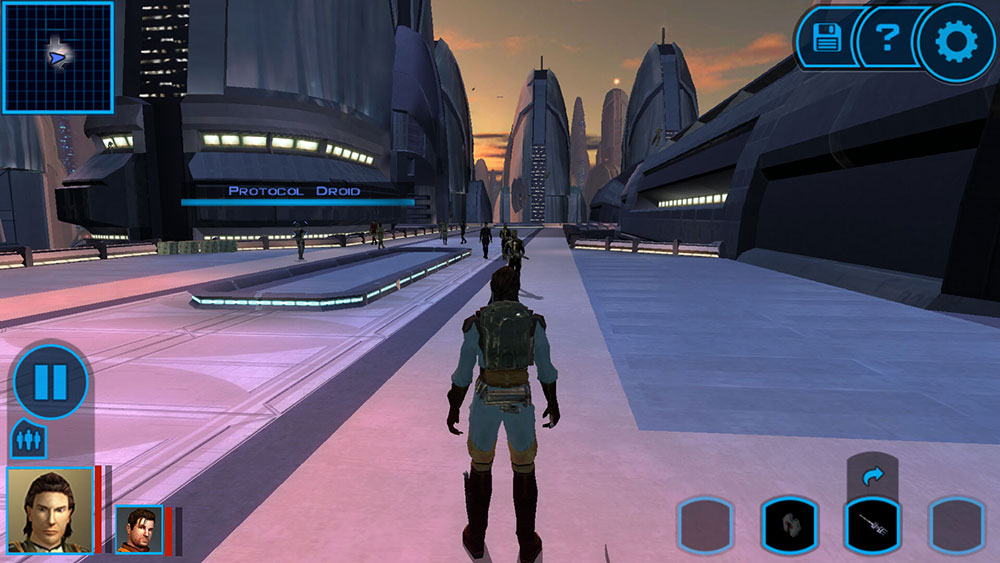The width and height of the screenshot is (1000, 563).
Task: Select the large party leader portrait
Action: coord(50,510)
